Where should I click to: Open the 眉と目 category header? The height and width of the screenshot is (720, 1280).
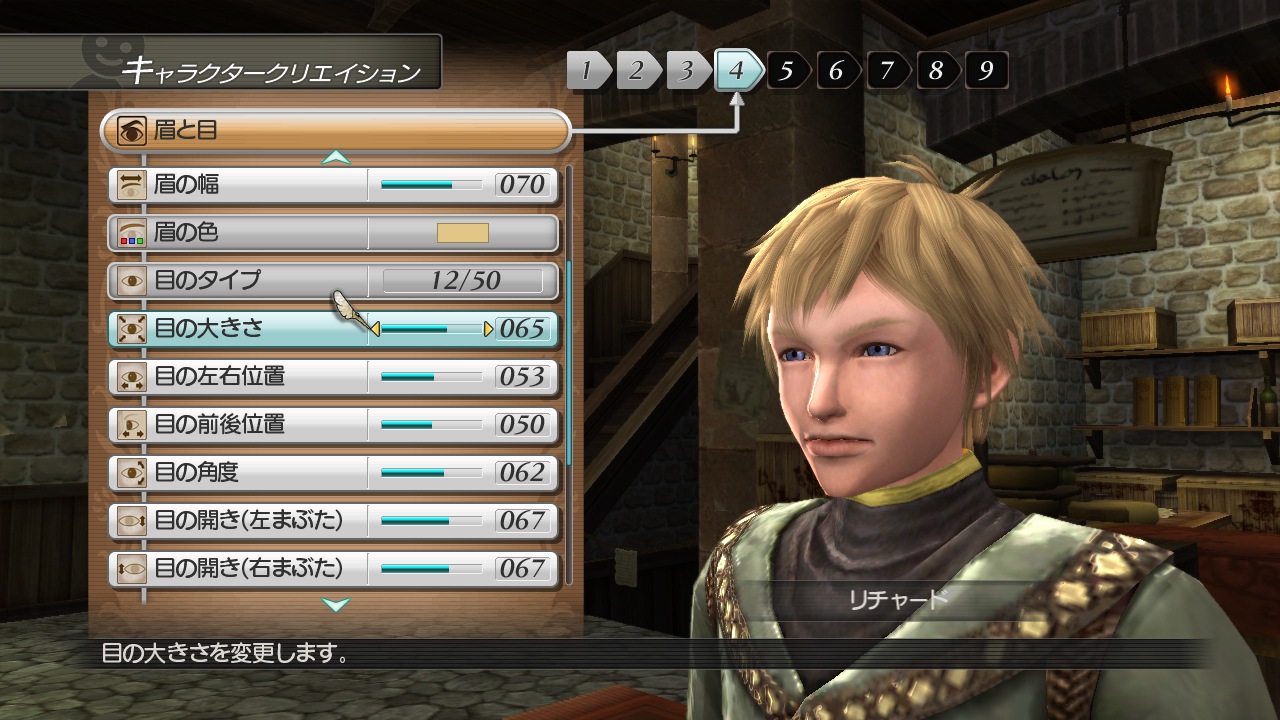point(335,130)
